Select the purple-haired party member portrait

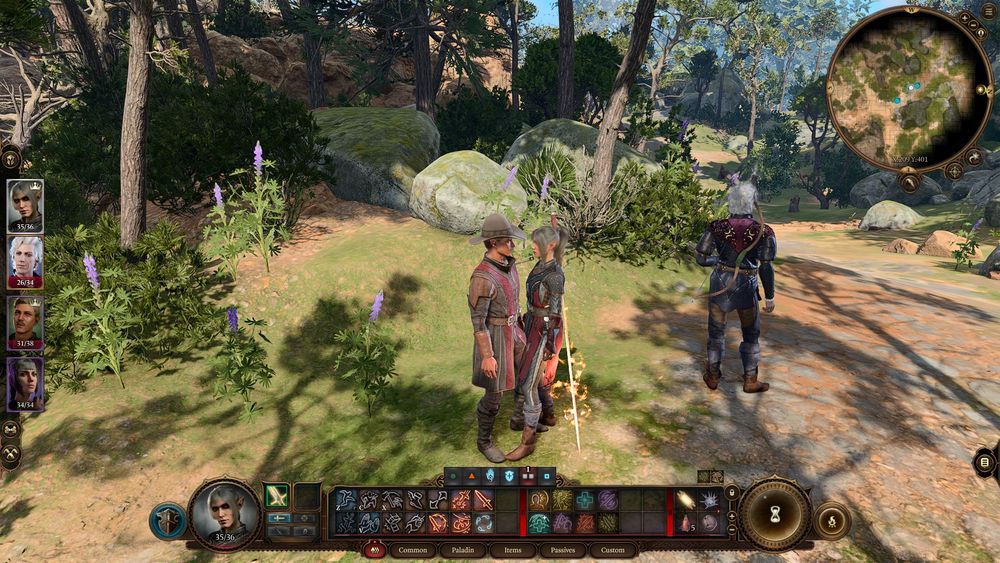25,381
